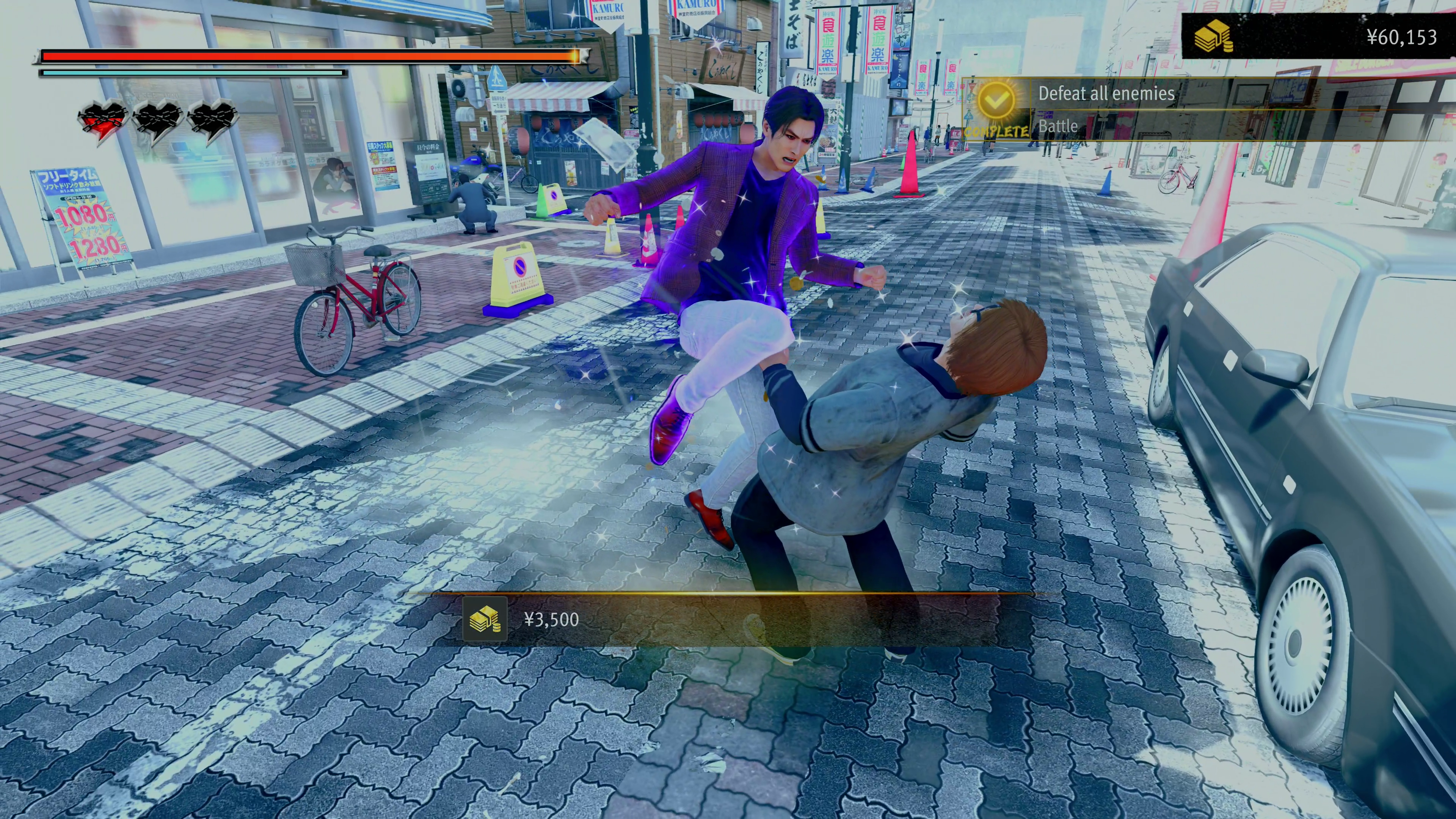Select the Defeat all enemies objective
The width and height of the screenshot is (1456, 819).
click(x=1106, y=93)
